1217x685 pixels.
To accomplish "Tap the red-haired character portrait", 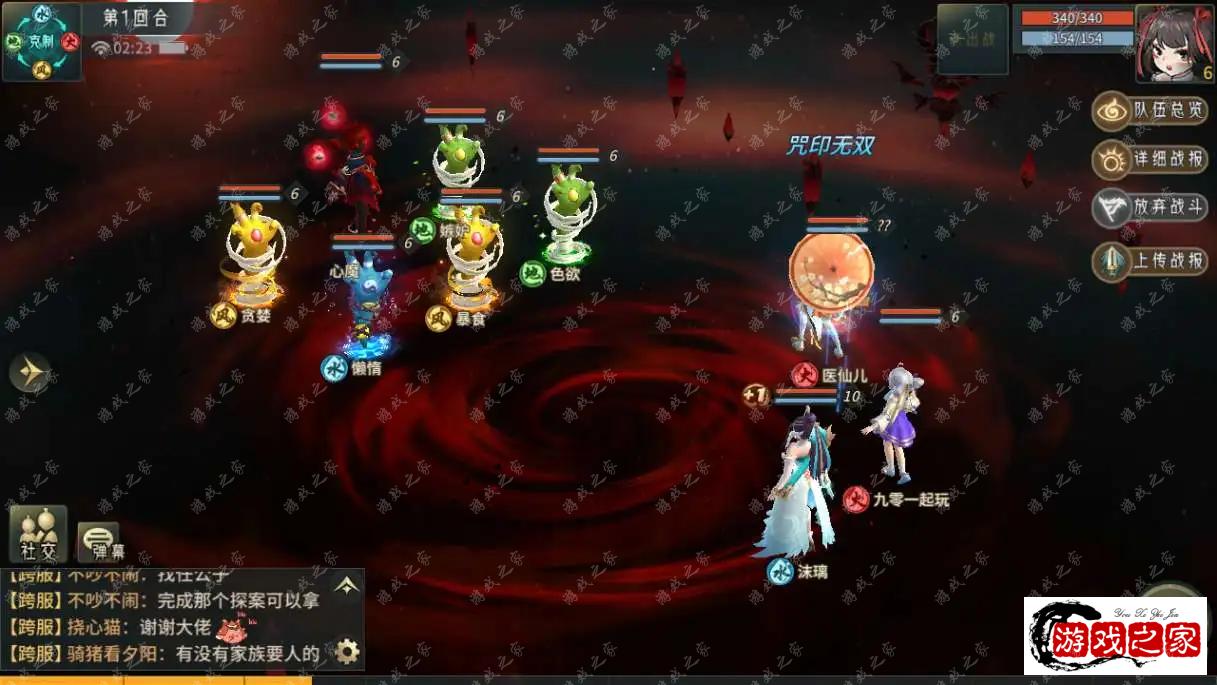I will pos(1174,44).
